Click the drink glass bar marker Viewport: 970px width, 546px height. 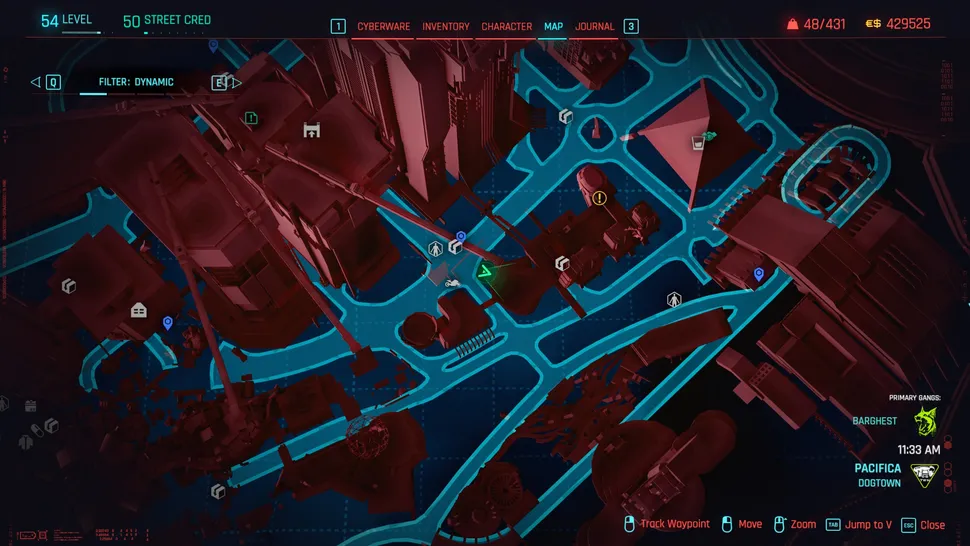tap(697, 144)
